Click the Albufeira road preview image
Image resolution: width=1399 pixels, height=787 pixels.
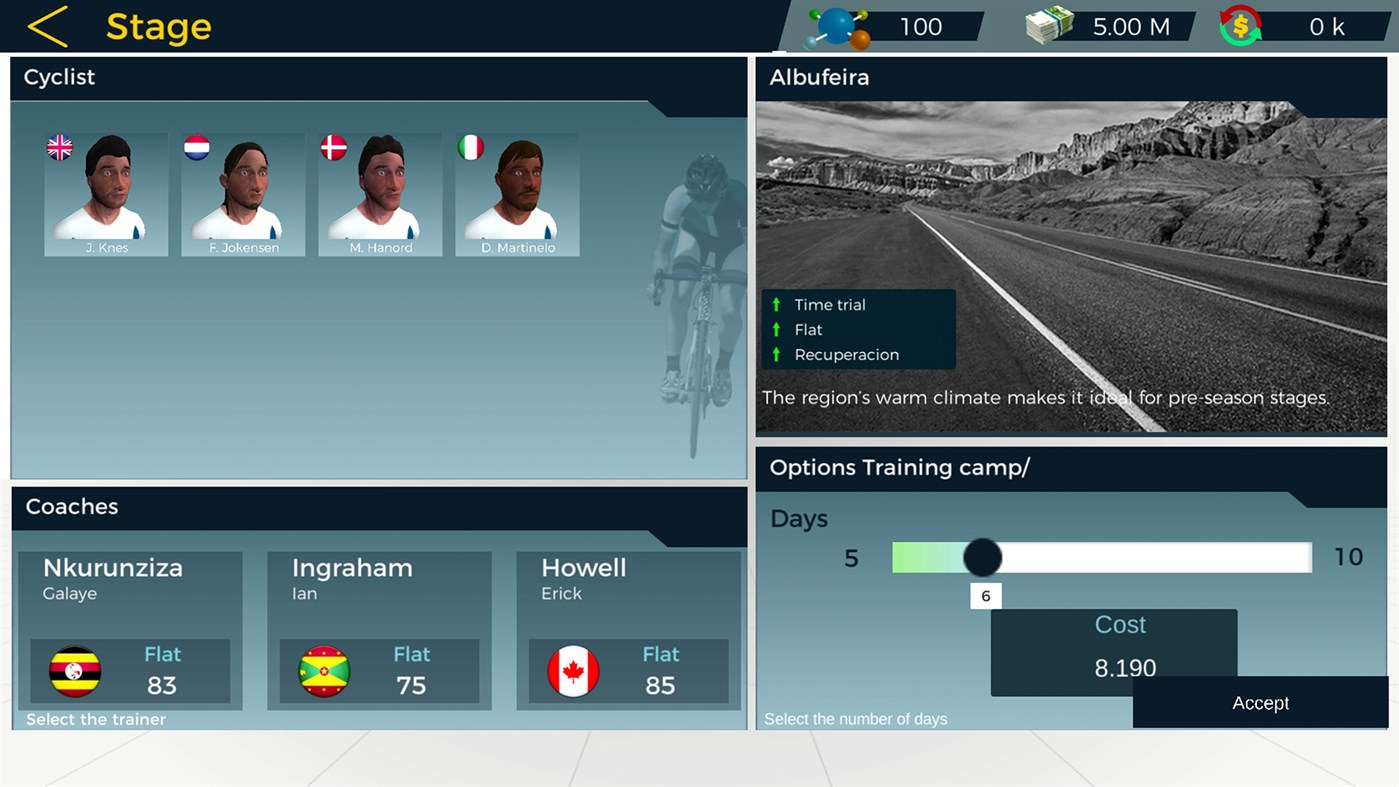[1070, 230]
